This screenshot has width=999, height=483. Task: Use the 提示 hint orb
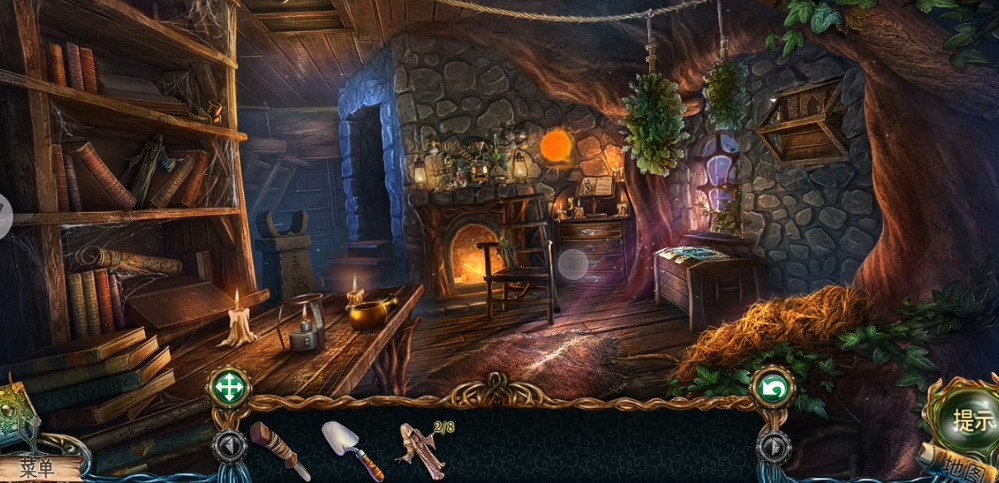tap(971, 419)
